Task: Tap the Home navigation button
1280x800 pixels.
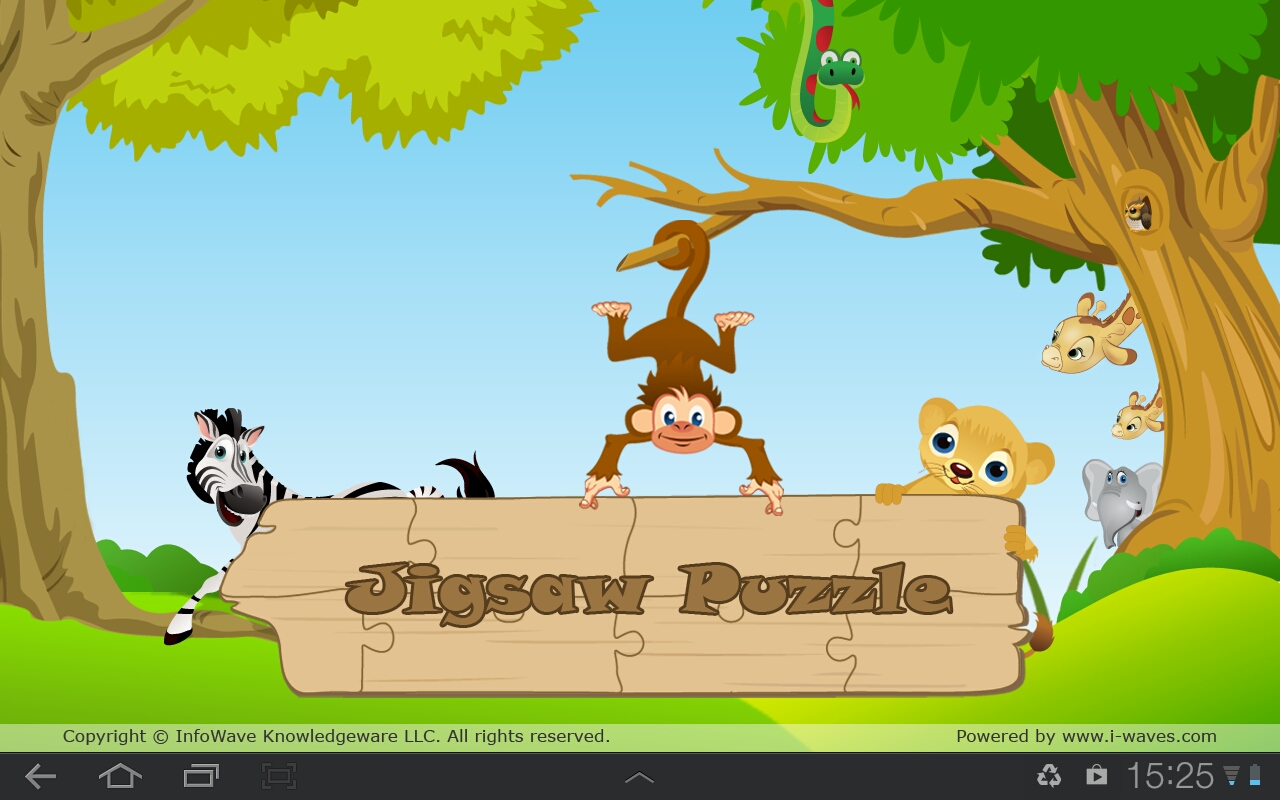Action: (119, 775)
